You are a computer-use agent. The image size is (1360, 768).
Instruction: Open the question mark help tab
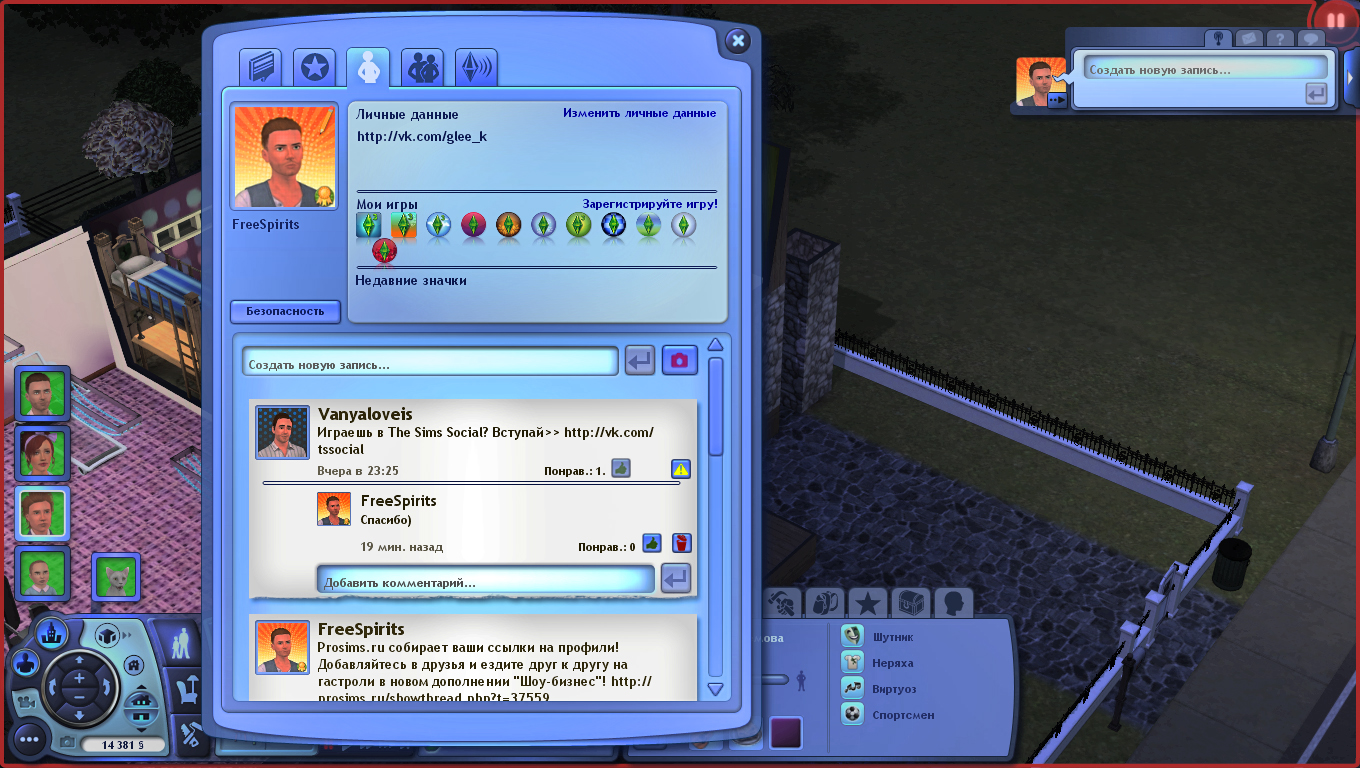(1279, 39)
